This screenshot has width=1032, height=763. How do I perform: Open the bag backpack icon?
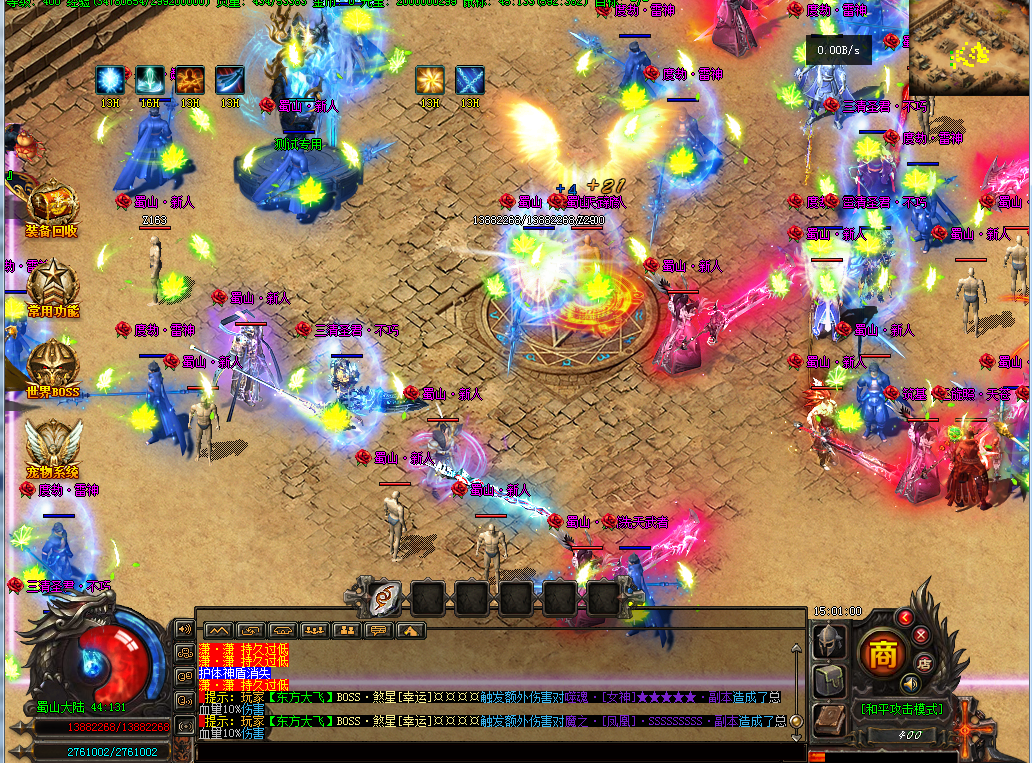[x=829, y=680]
